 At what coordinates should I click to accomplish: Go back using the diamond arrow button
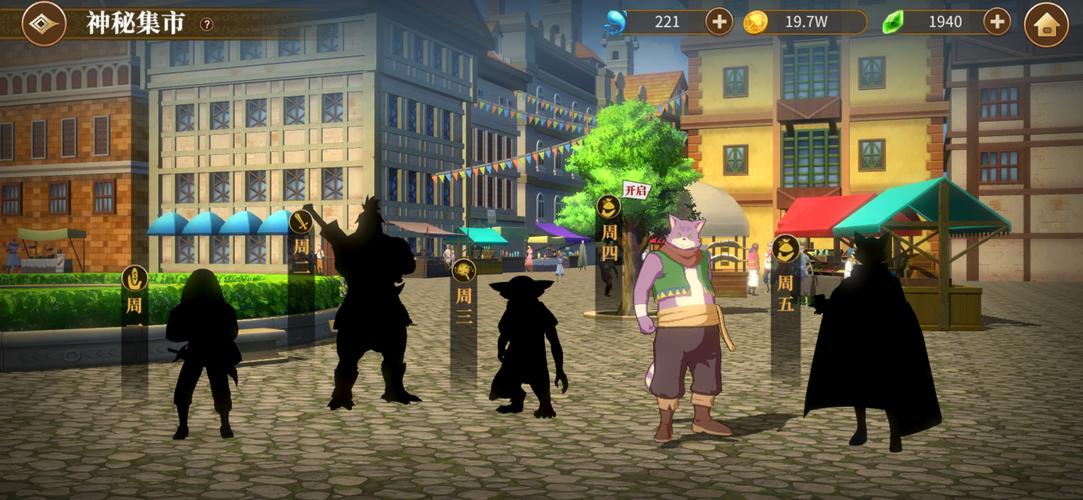click(x=43, y=23)
